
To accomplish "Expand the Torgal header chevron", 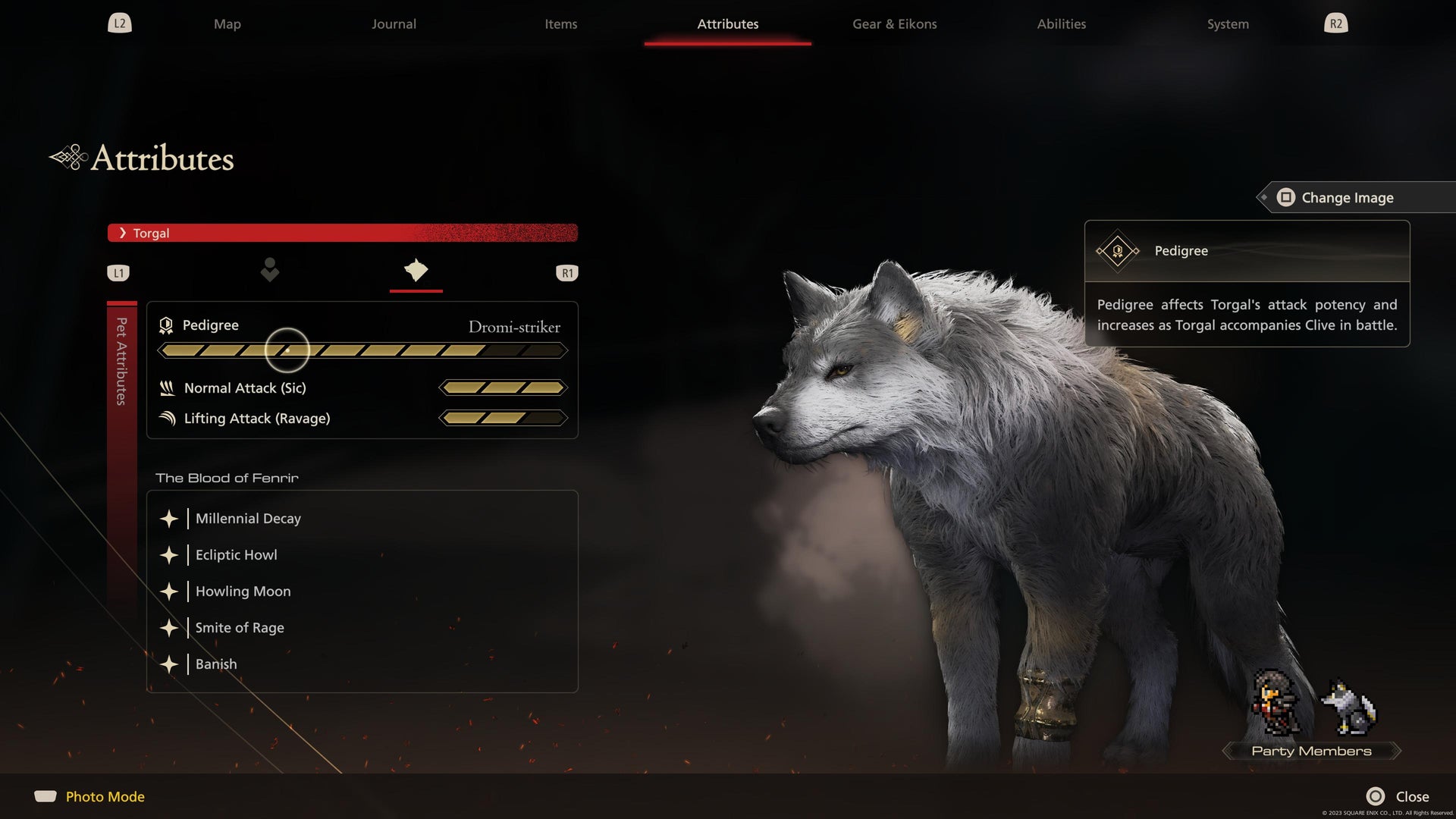I will 124,233.
